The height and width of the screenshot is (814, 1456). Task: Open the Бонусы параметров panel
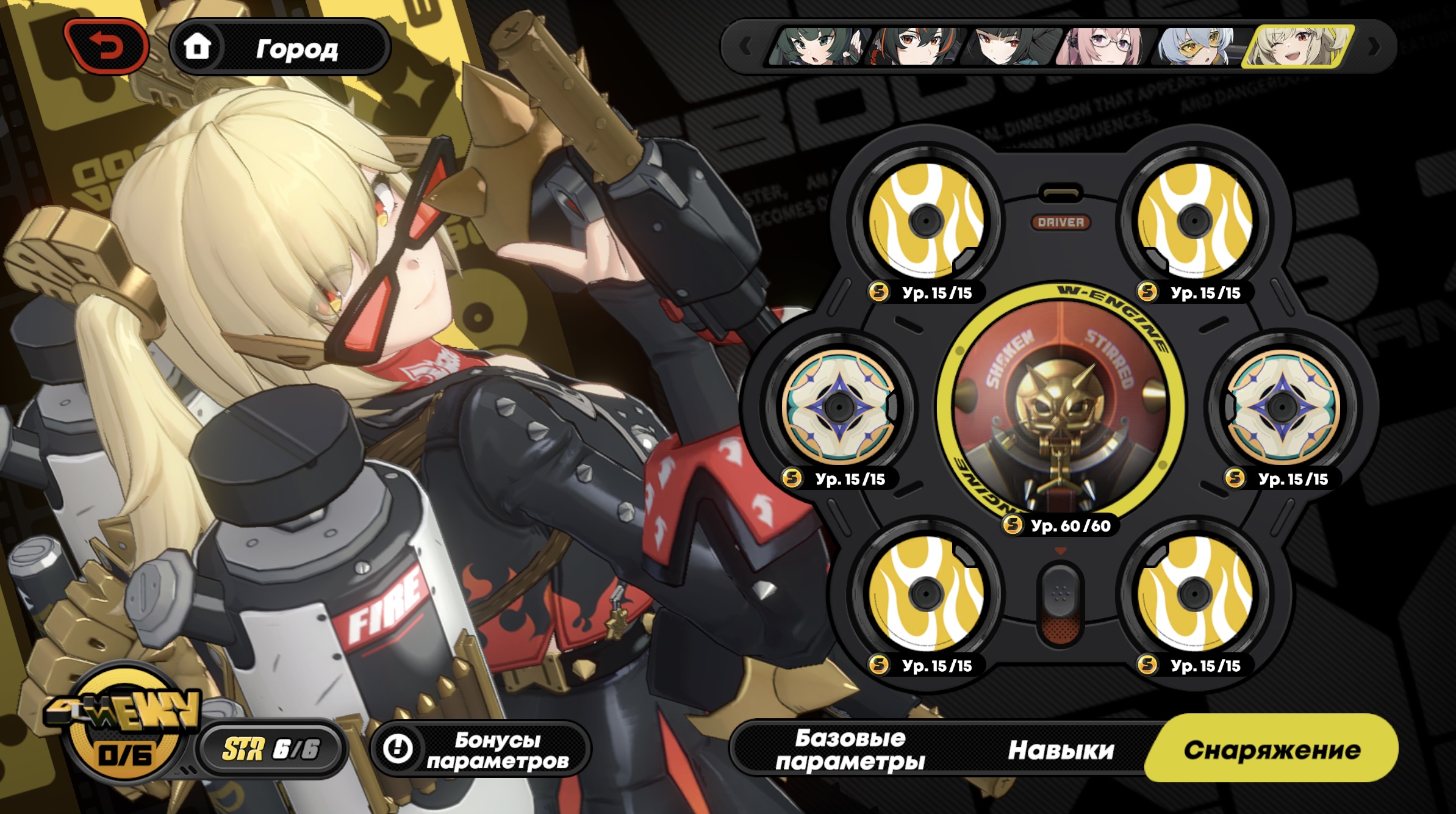click(x=479, y=749)
